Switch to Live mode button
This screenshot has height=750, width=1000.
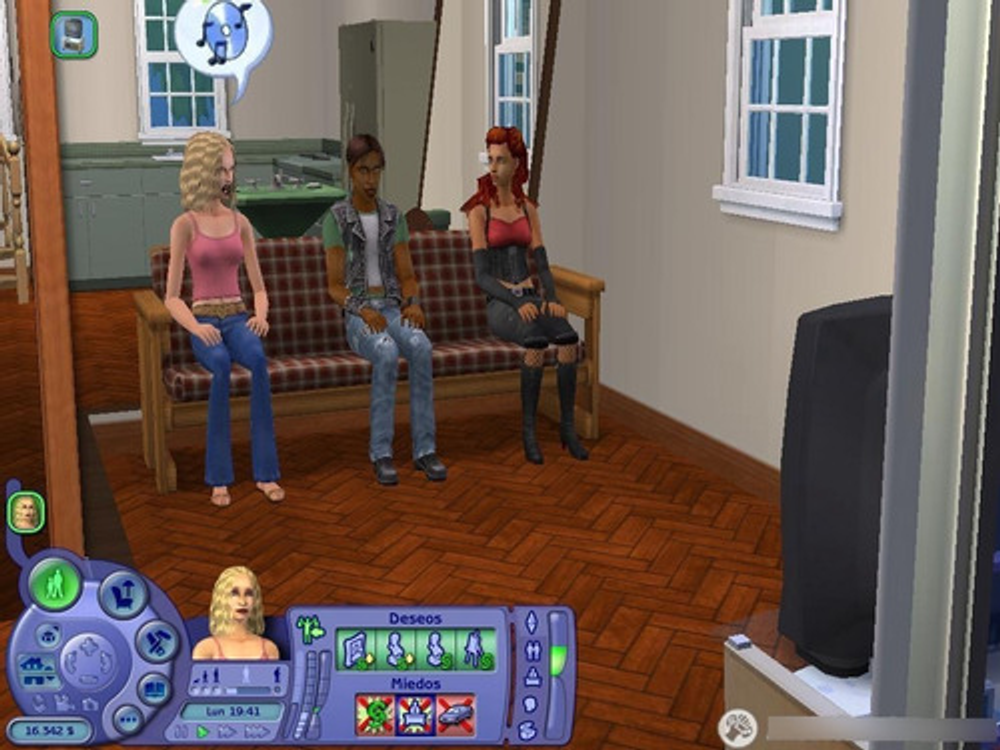55,583
